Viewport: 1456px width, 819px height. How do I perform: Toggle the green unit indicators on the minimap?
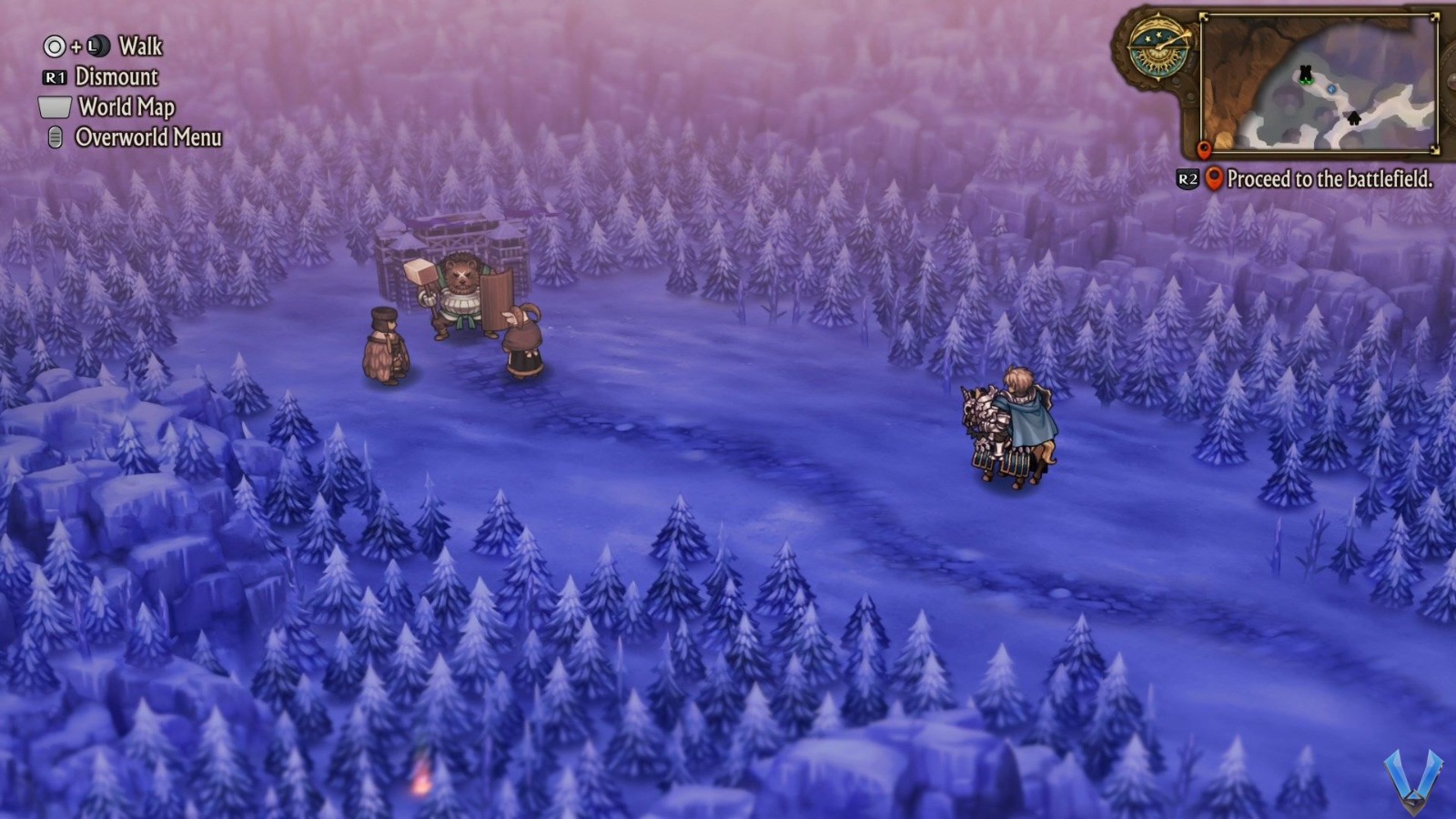pyautogui.click(x=1307, y=82)
